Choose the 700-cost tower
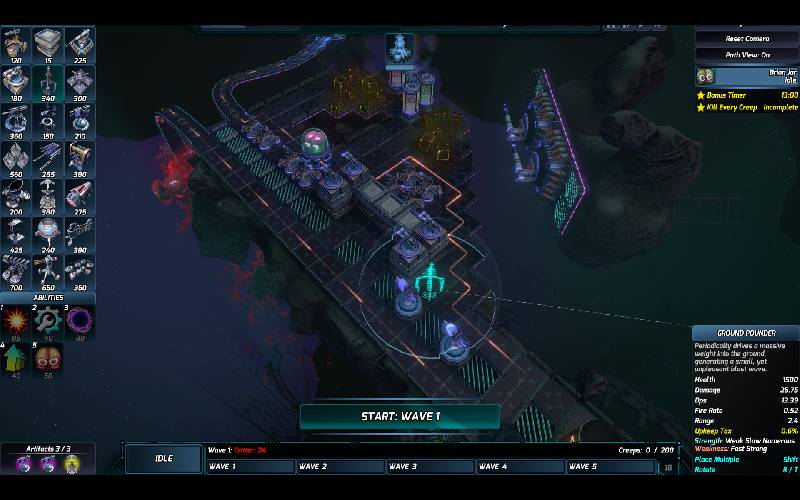 click(x=16, y=269)
